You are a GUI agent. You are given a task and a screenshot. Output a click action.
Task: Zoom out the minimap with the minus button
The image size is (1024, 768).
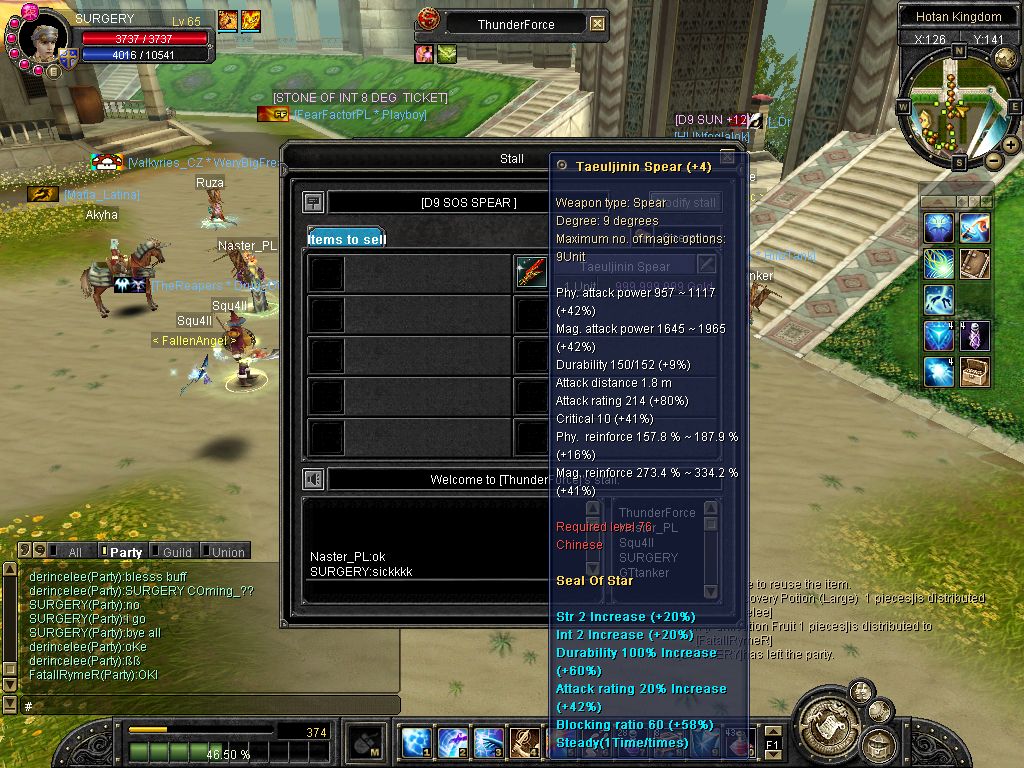coord(994,160)
